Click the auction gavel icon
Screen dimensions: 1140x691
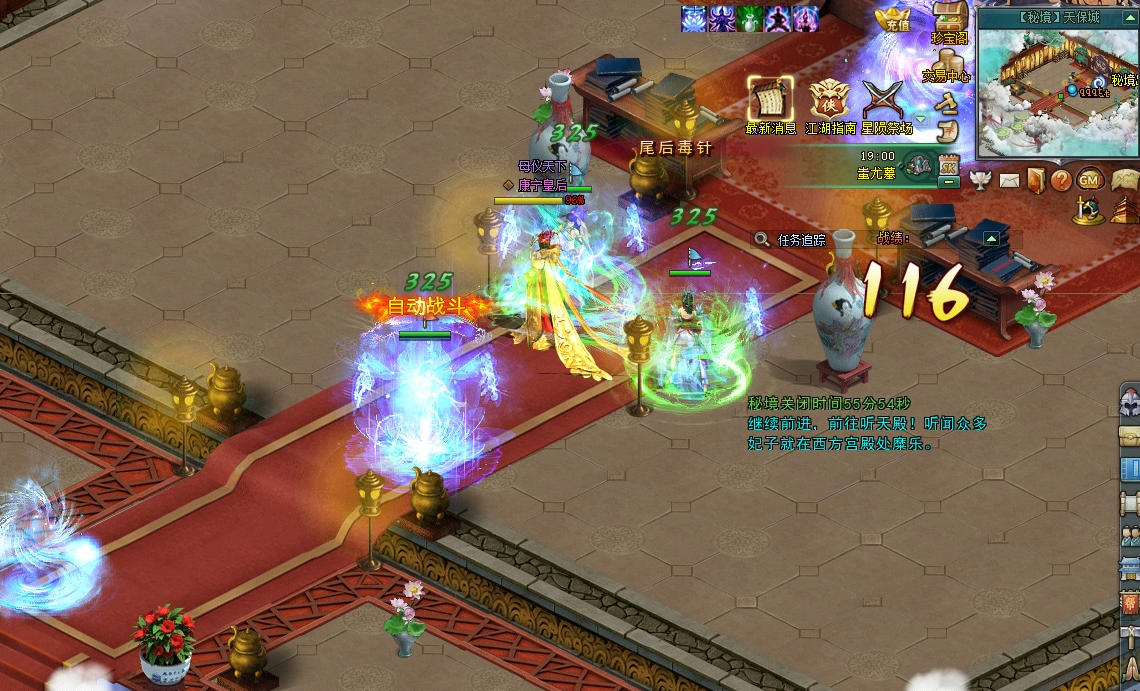[947, 102]
